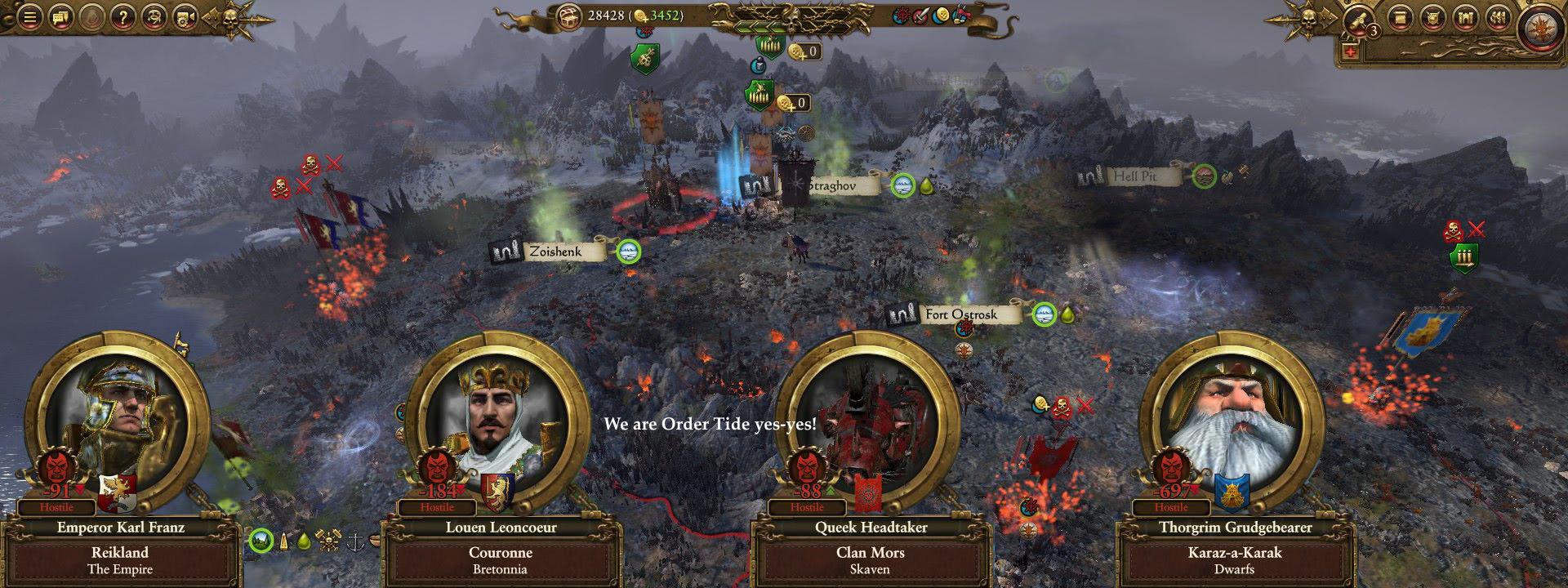Image resolution: width=1568 pixels, height=588 pixels.
Task: Open the spyglass notifications button
Action: (x=1356, y=18)
